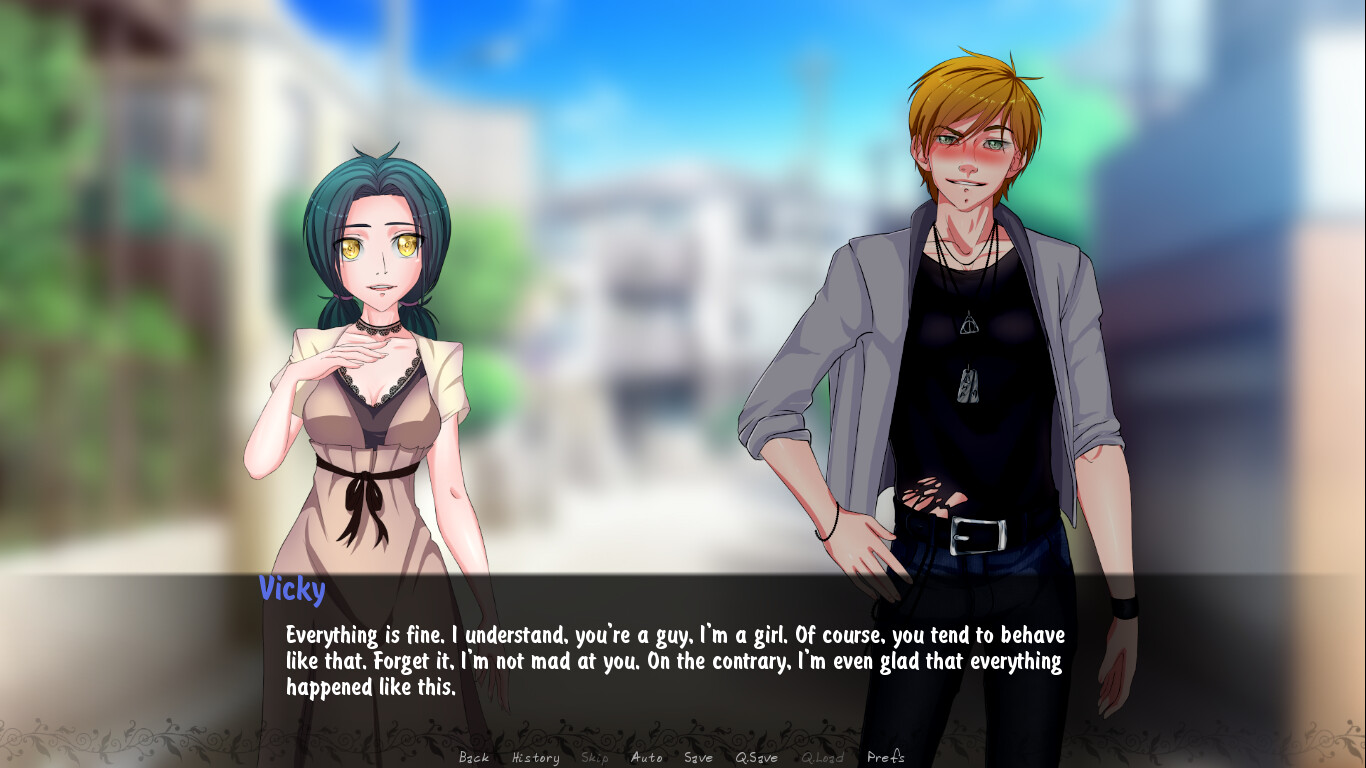This screenshot has height=768, width=1366.
Task: Click Back to rewind the dialogue
Action: tap(472, 758)
